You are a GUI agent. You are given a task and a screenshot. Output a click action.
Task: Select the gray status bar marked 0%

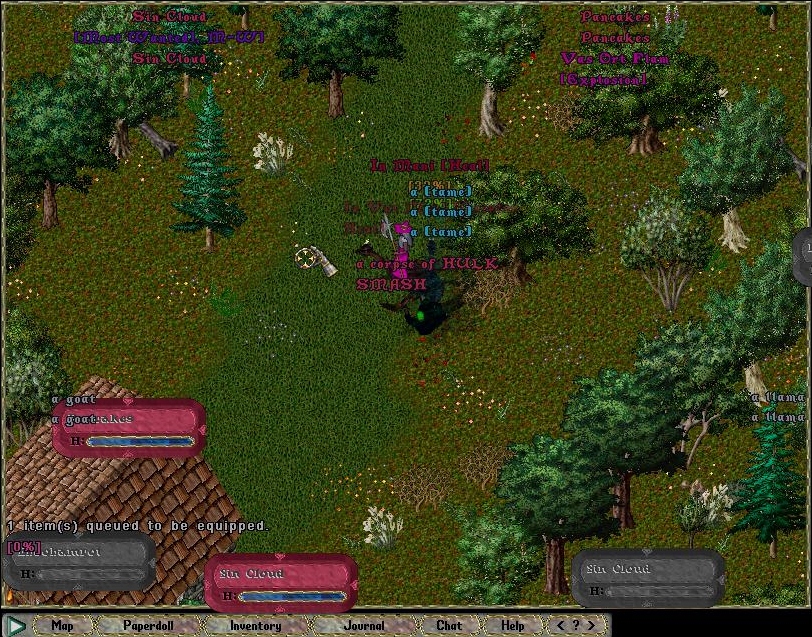[x=78, y=560]
